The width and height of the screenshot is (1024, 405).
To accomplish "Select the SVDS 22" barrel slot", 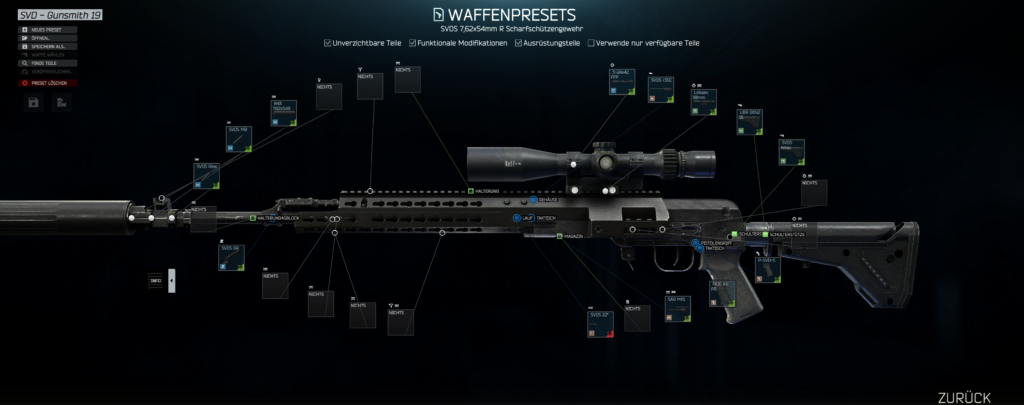I will (600, 323).
